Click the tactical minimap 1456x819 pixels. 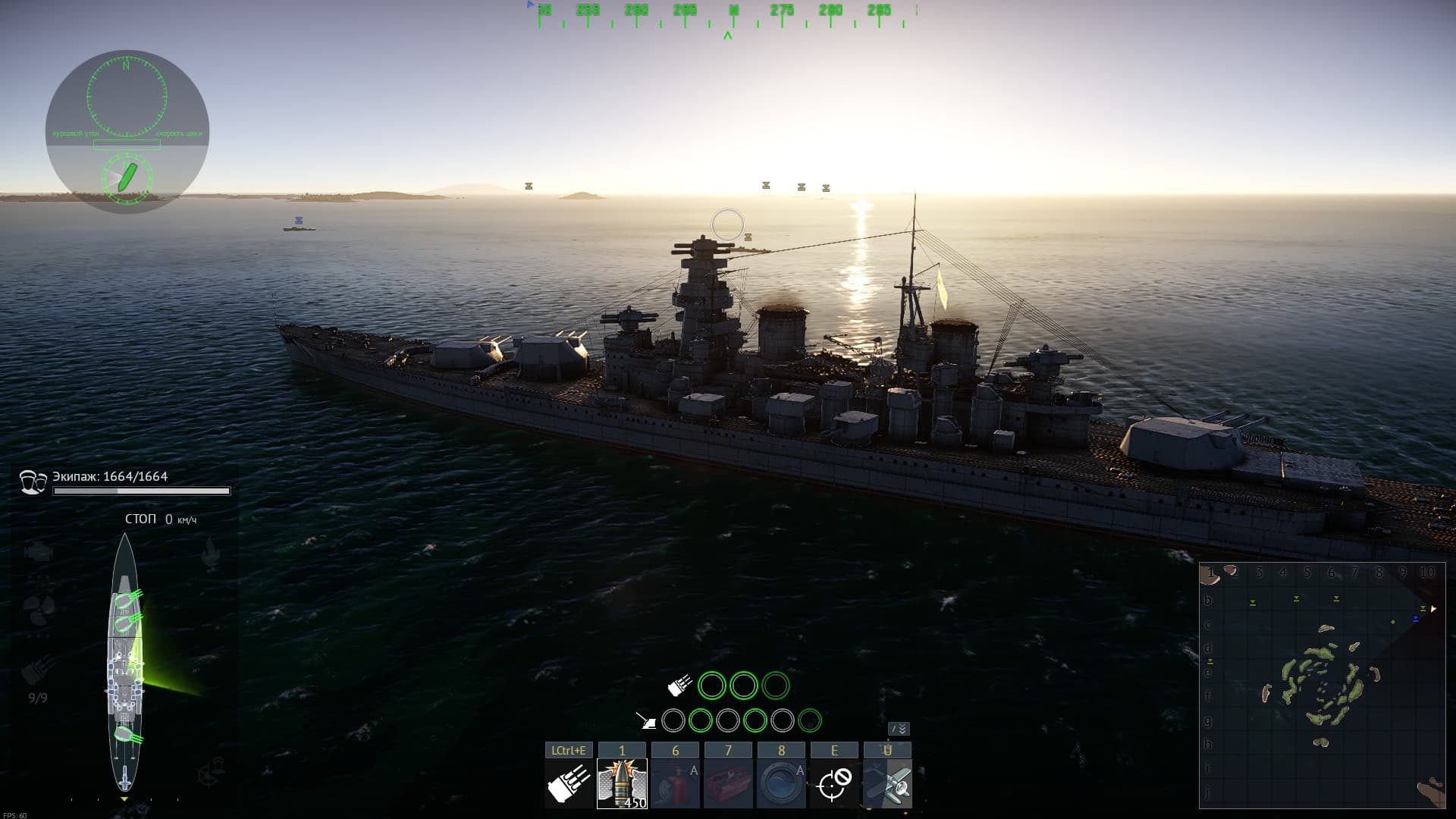pos(1322,685)
